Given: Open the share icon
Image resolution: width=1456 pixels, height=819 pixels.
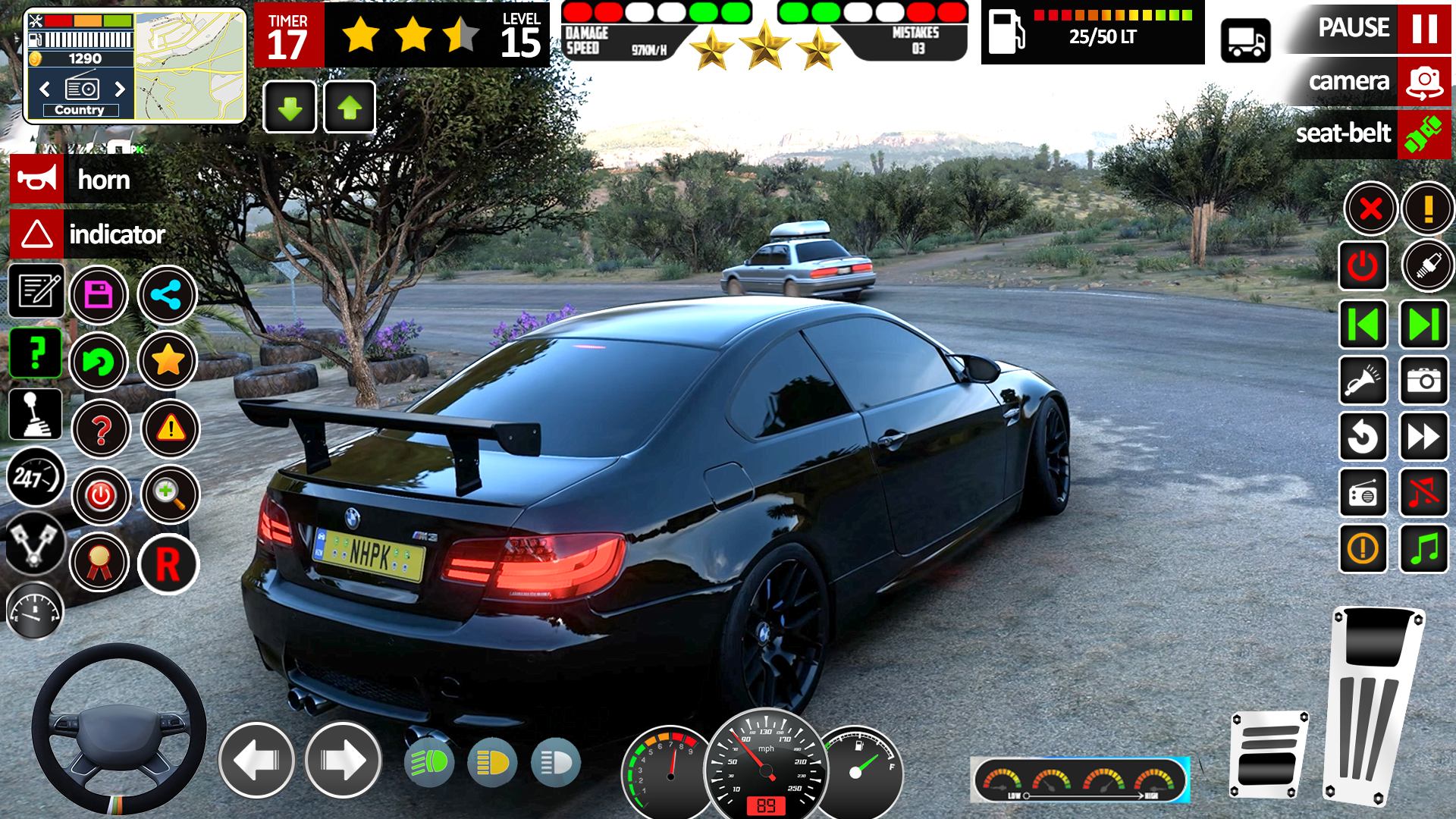Looking at the screenshot, I should pos(167,294).
